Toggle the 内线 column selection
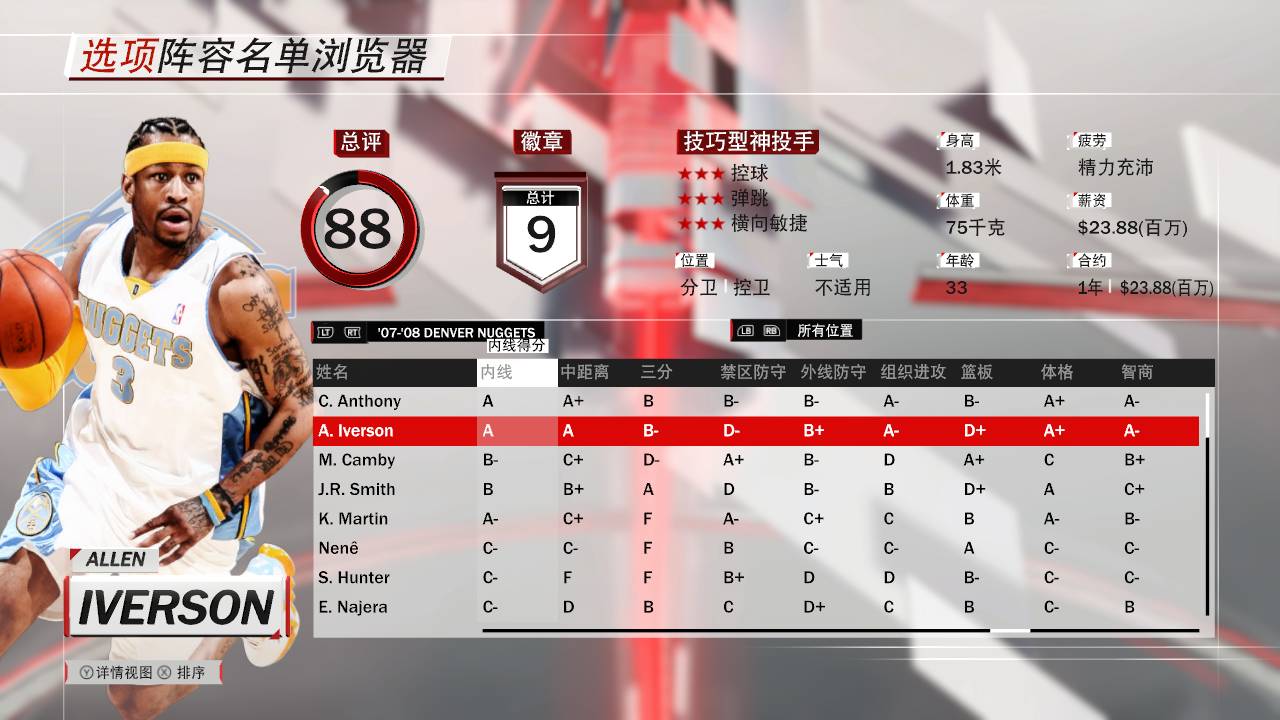Viewport: 1280px width, 720px height. pos(495,372)
